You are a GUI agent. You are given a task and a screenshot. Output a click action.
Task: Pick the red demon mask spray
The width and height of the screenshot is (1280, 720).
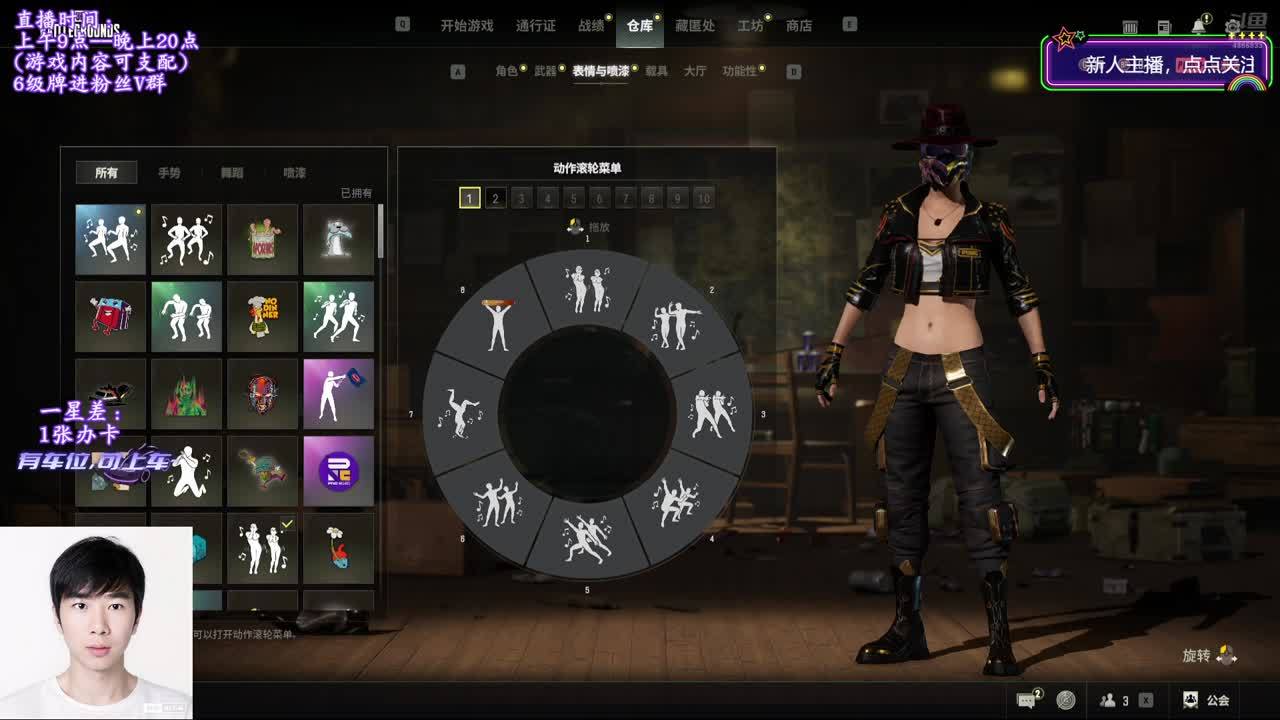point(262,394)
